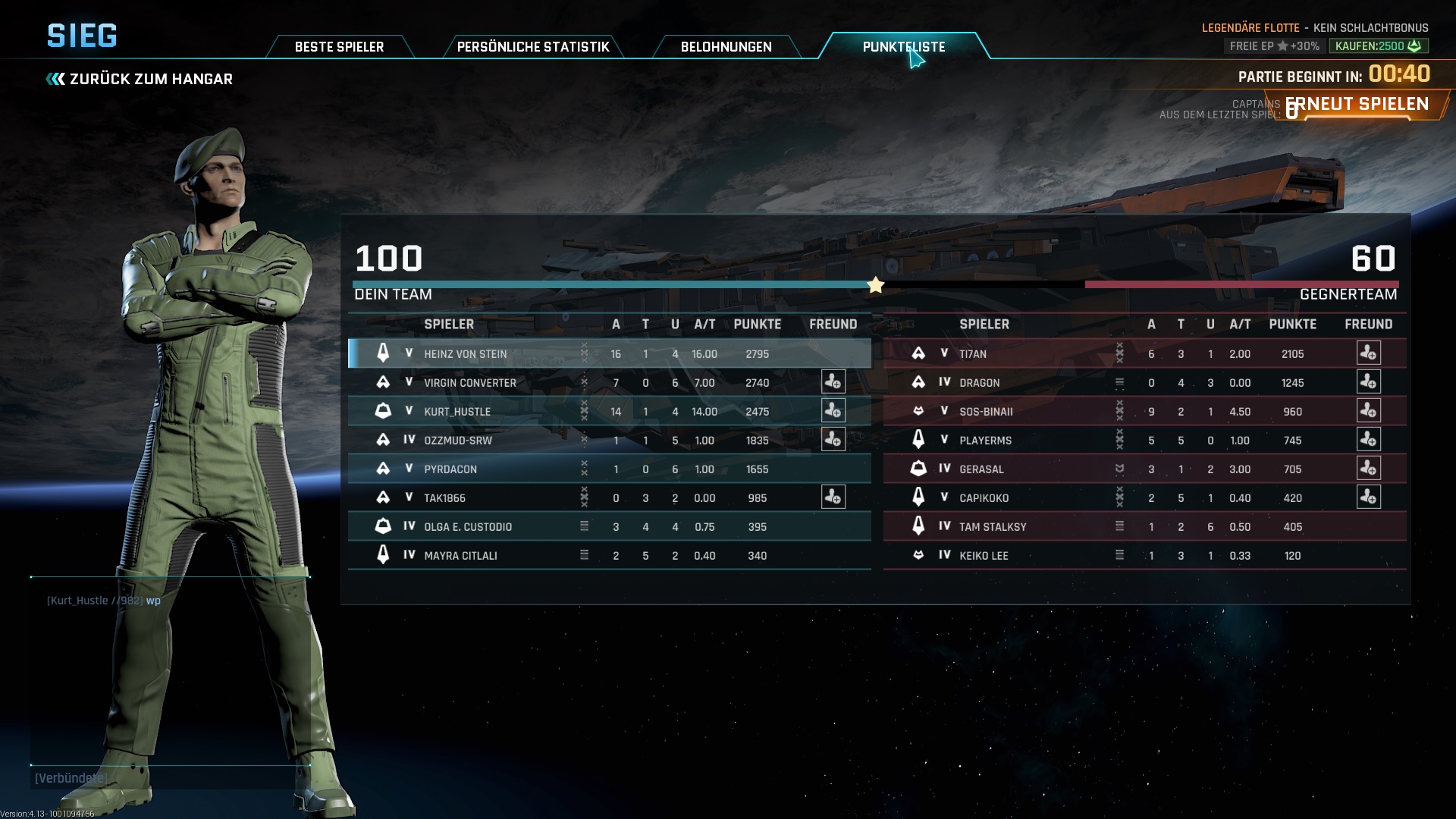
Task: Add PlayerMS as a friend
Action: click(1368, 440)
